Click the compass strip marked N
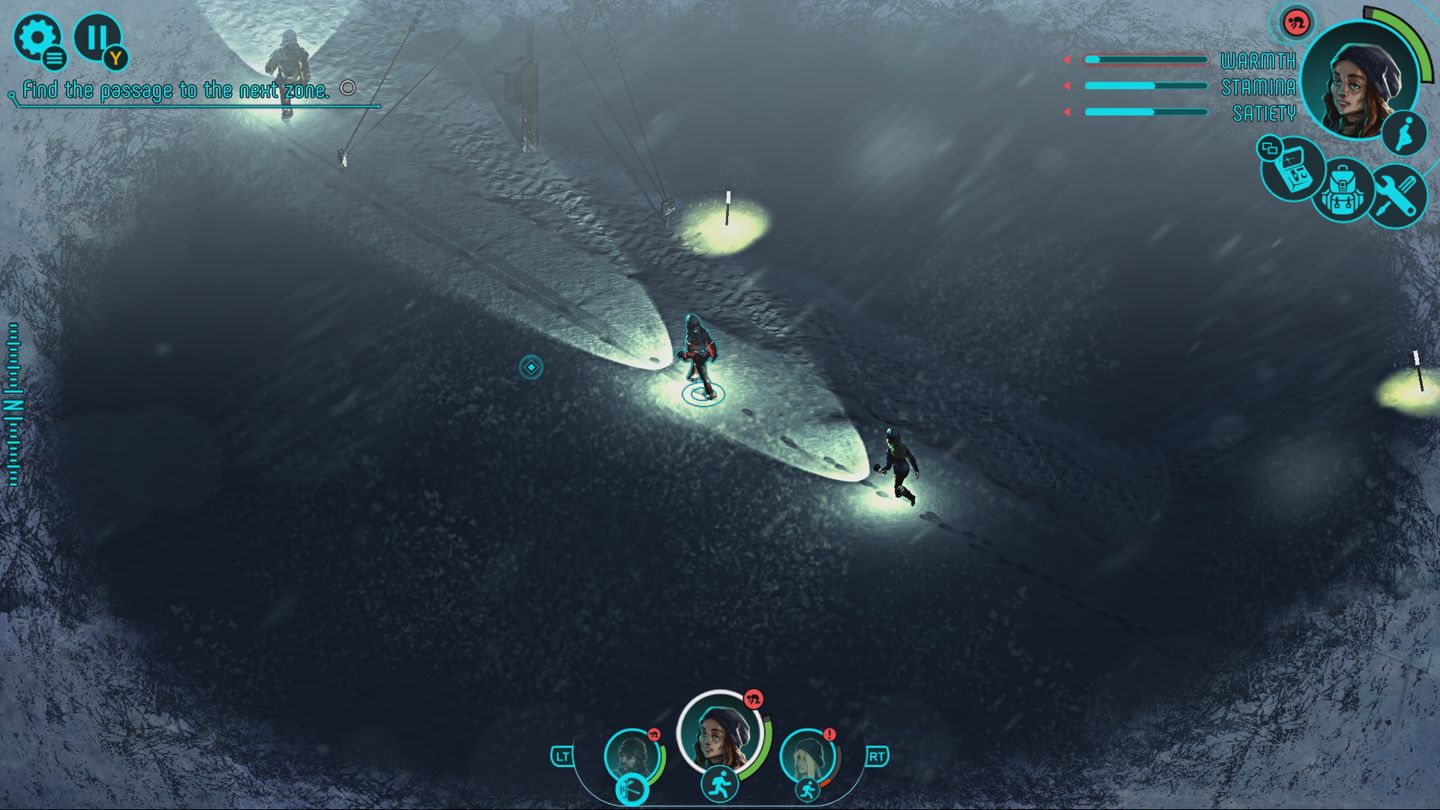This screenshot has width=1440, height=810. pos(13,404)
